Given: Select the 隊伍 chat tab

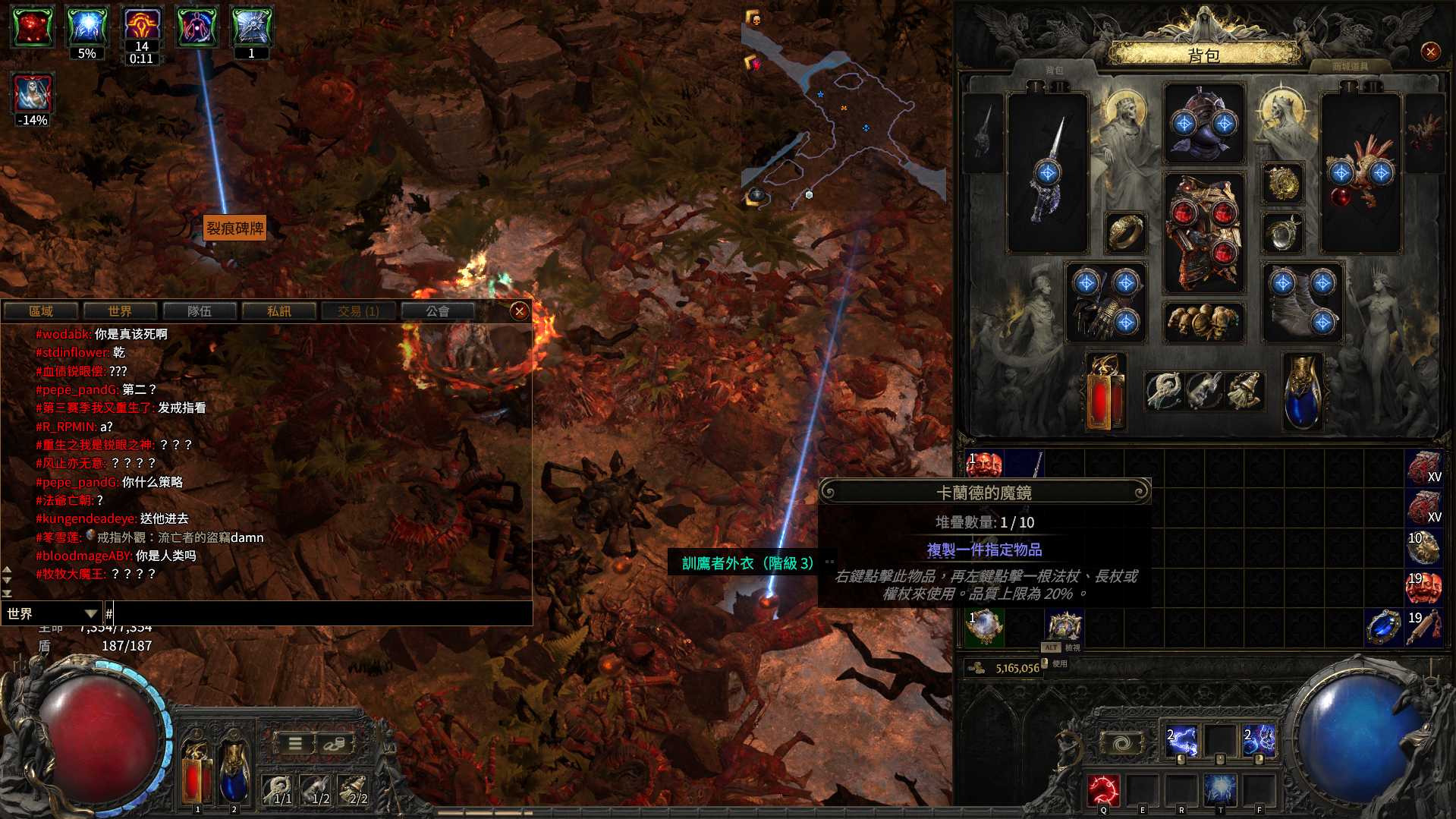Looking at the screenshot, I should 200,311.
